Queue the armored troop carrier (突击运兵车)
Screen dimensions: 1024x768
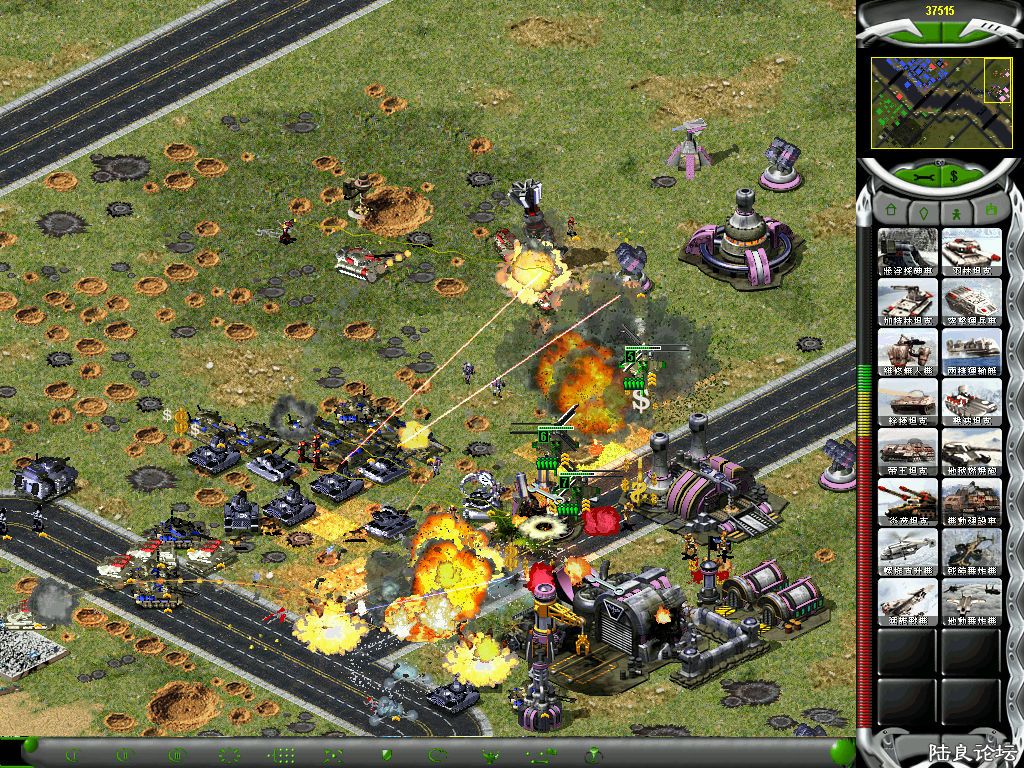pos(972,302)
